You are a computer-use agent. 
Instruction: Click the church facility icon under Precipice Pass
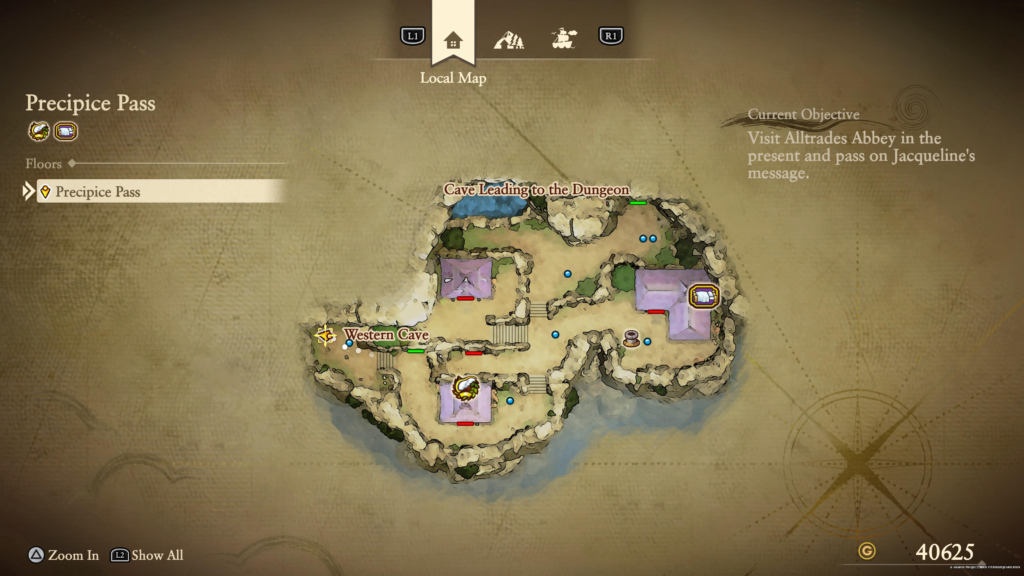(39, 131)
